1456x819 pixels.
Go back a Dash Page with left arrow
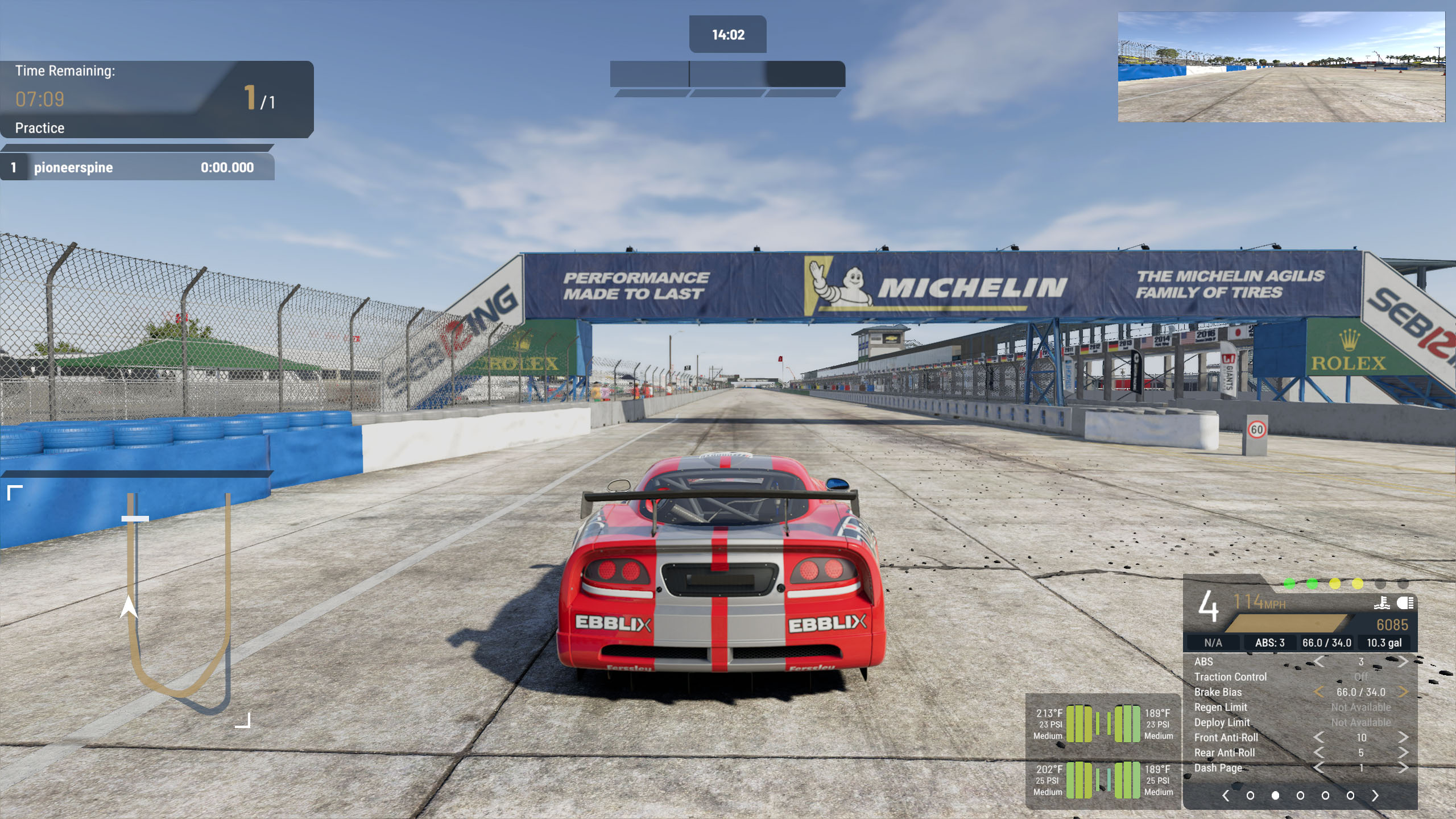click(1319, 768)
